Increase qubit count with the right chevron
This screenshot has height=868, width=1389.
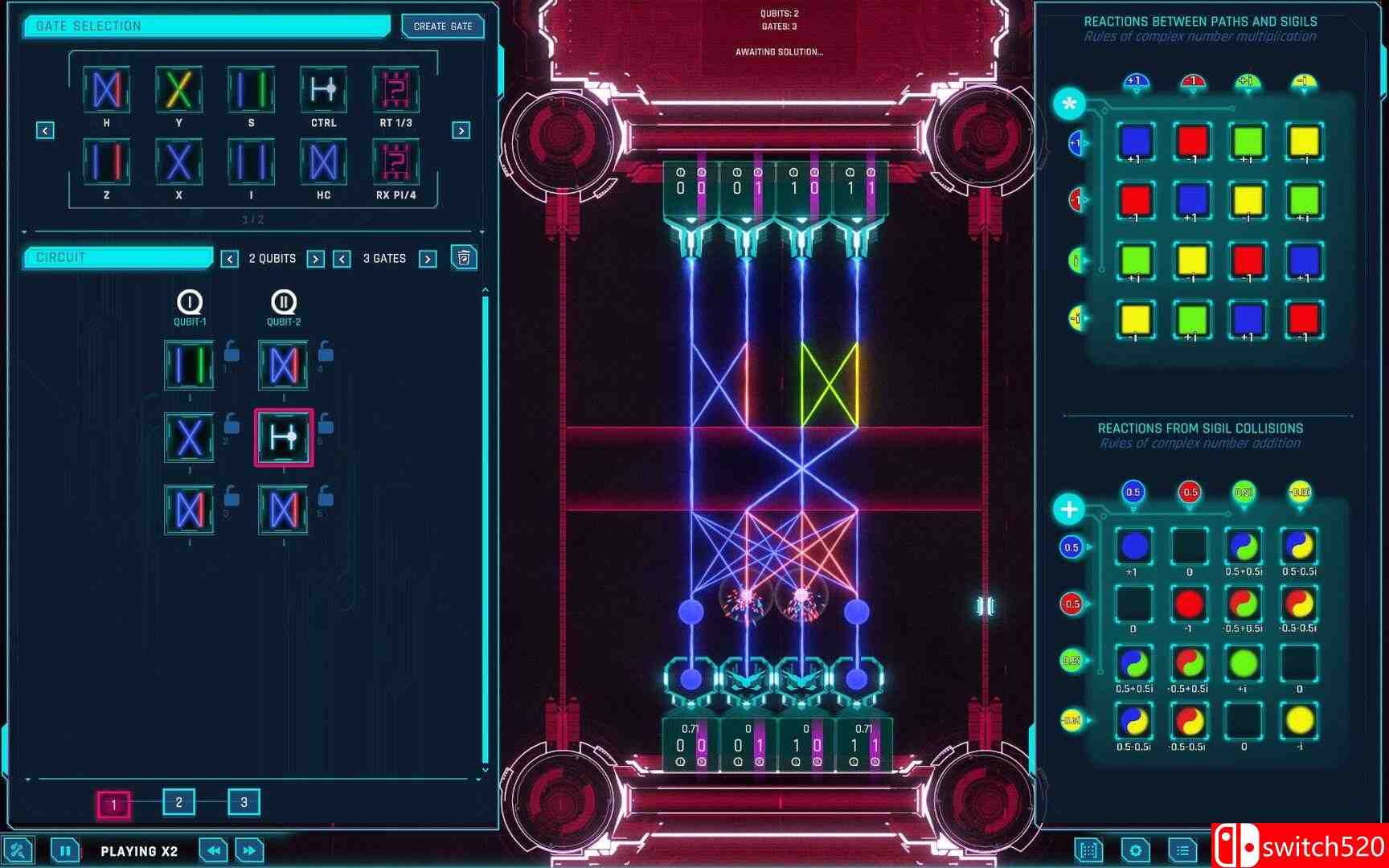pyautogui.click(x=316, y=258)
